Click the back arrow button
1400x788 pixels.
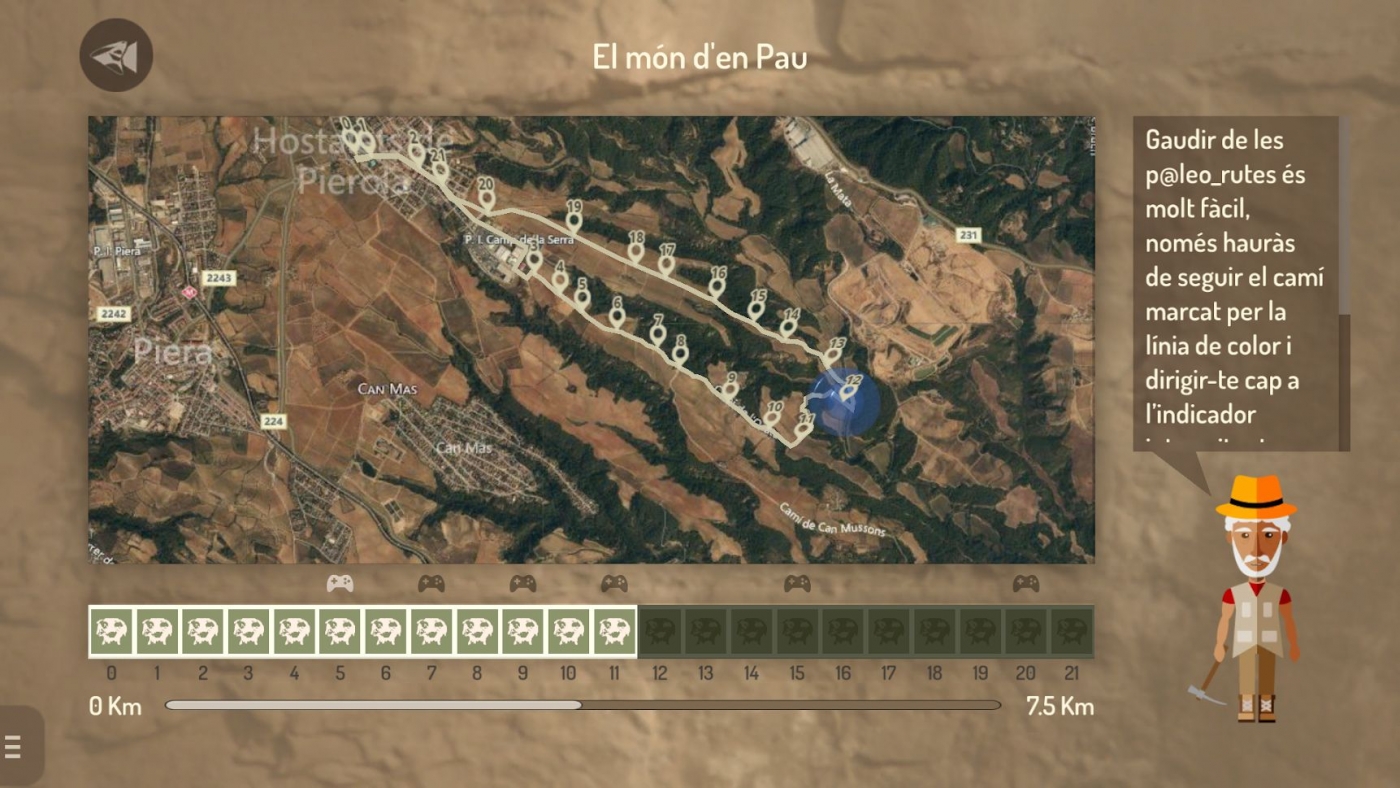(x=116, y=55)
